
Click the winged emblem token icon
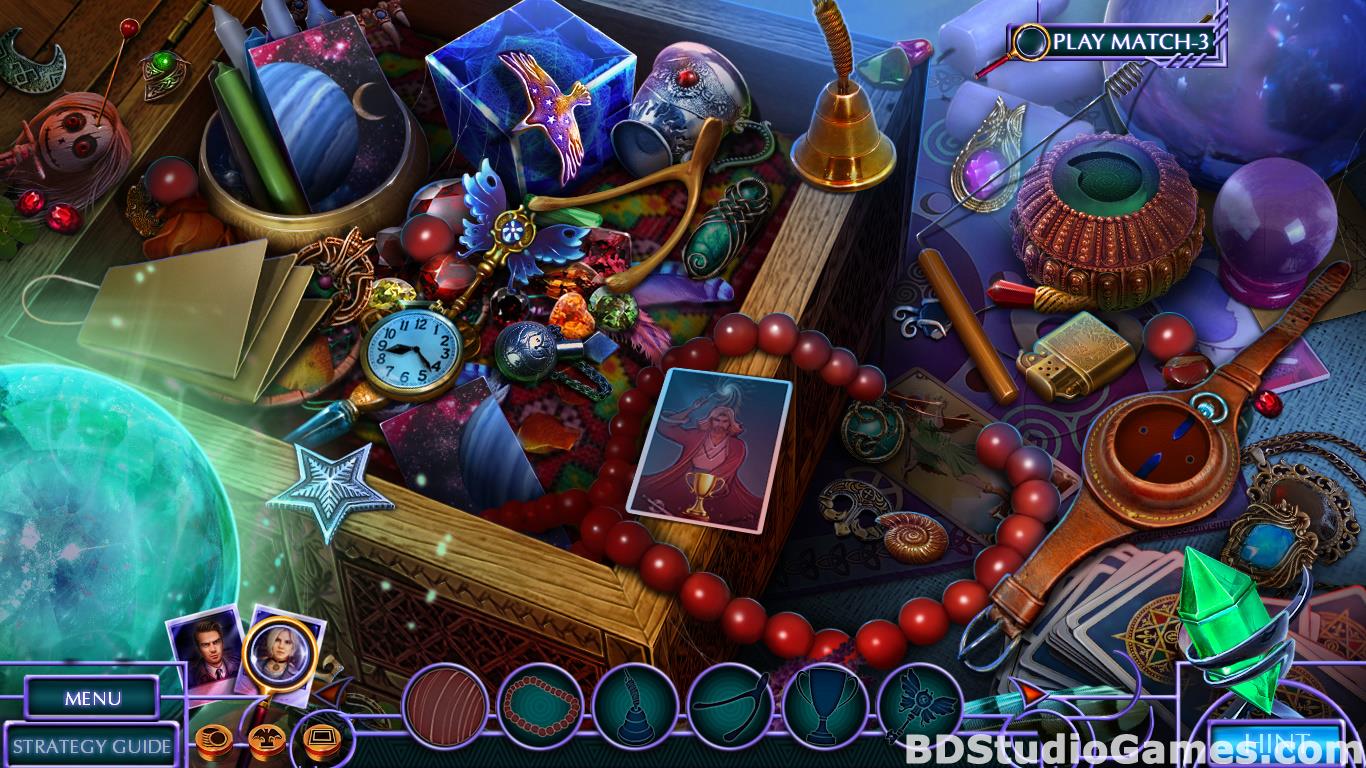click(x=268, y=741)
